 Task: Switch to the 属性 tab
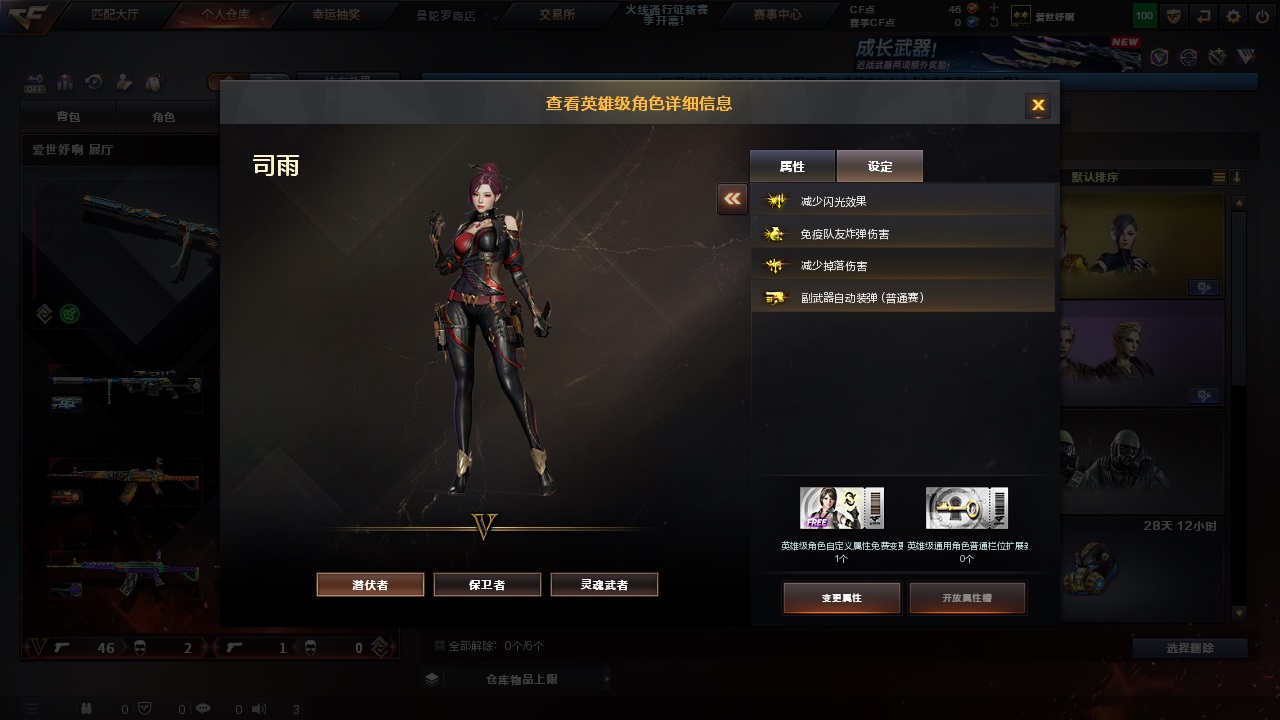(x=792, y=167)
